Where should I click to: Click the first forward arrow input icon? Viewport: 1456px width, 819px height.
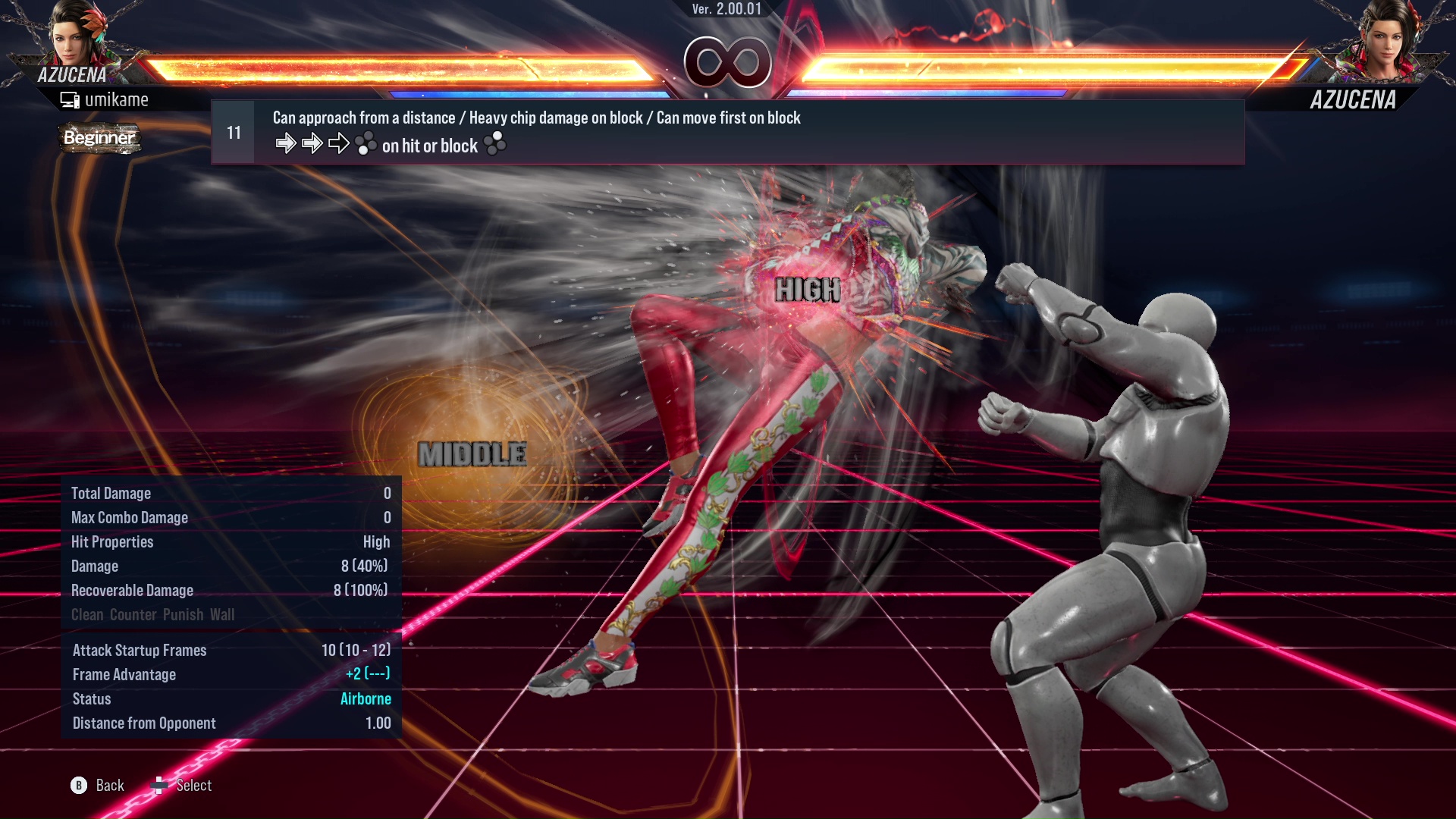pos(287,143)
